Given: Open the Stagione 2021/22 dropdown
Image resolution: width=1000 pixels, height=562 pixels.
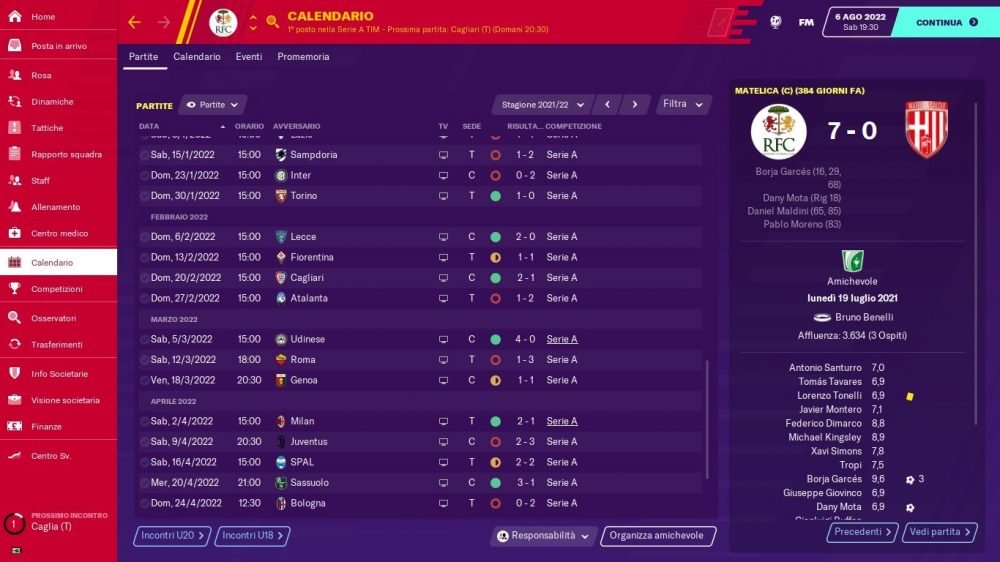Looking at the screenshot, I should point(541,104).
